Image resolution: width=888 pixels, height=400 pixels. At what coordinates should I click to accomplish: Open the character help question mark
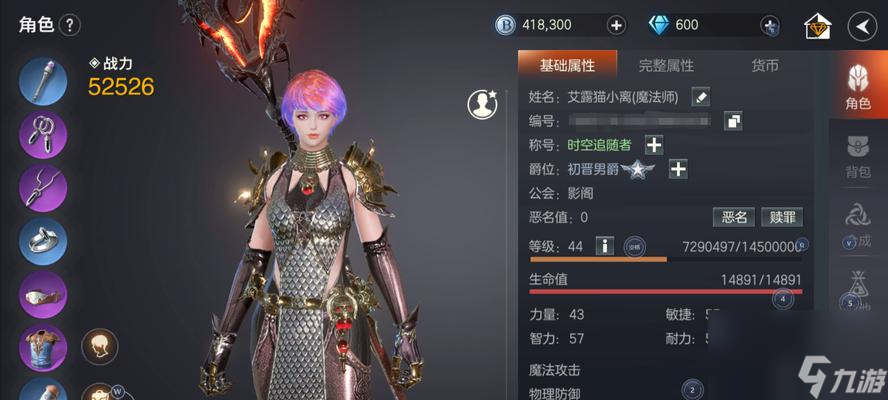70,25
